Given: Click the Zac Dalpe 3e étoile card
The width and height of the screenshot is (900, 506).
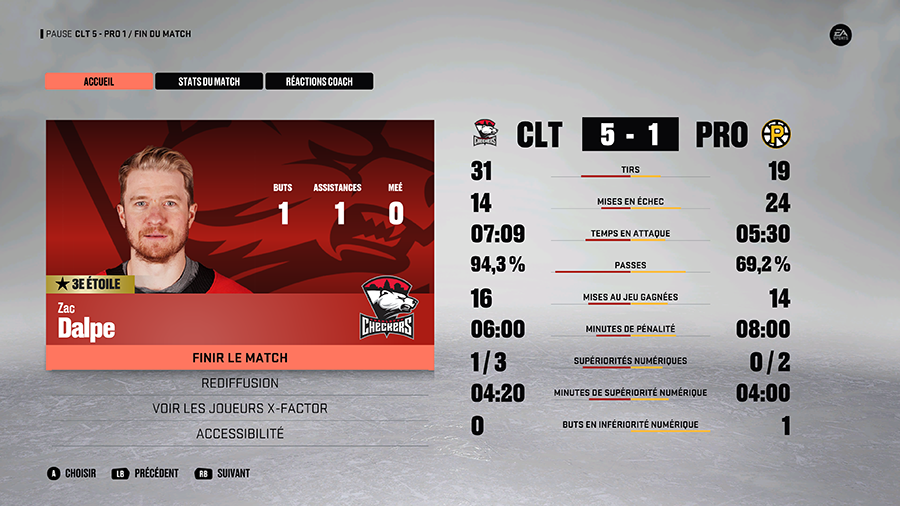Looking at the screenshot, I should 239,232.
